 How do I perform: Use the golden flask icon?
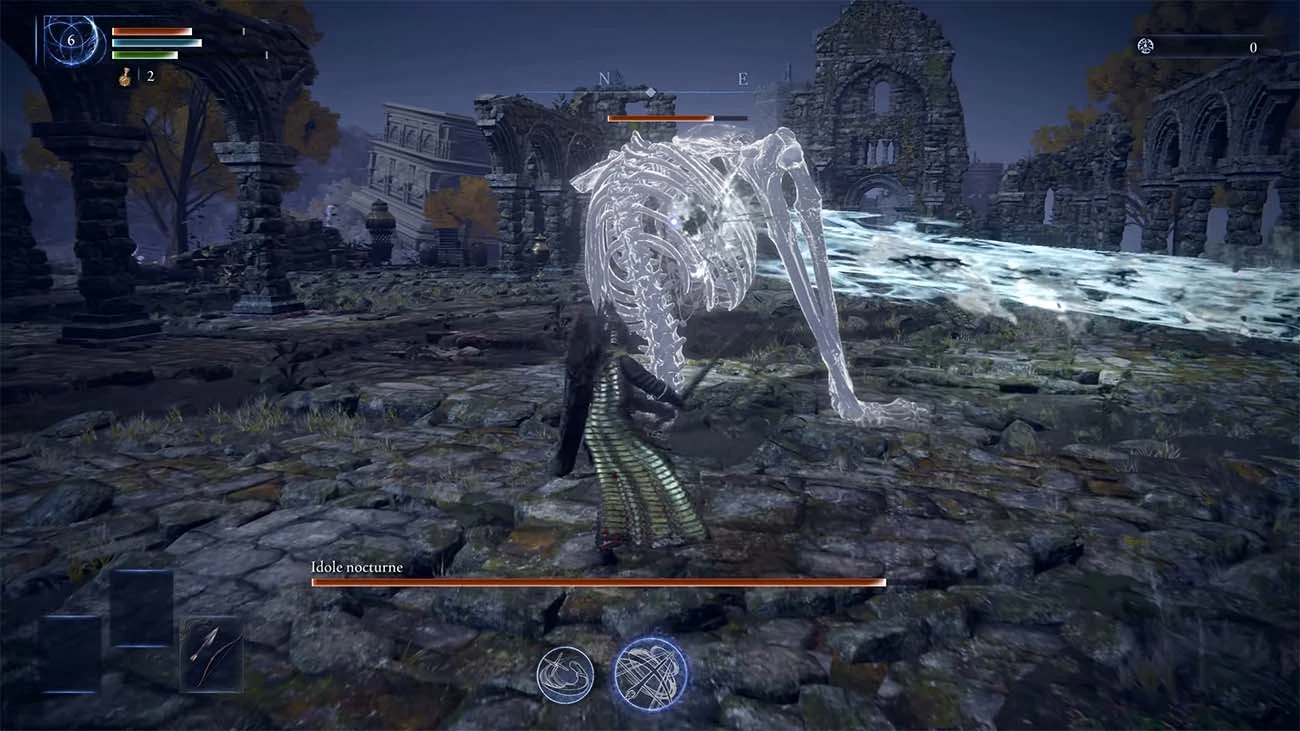click(126, 77)
